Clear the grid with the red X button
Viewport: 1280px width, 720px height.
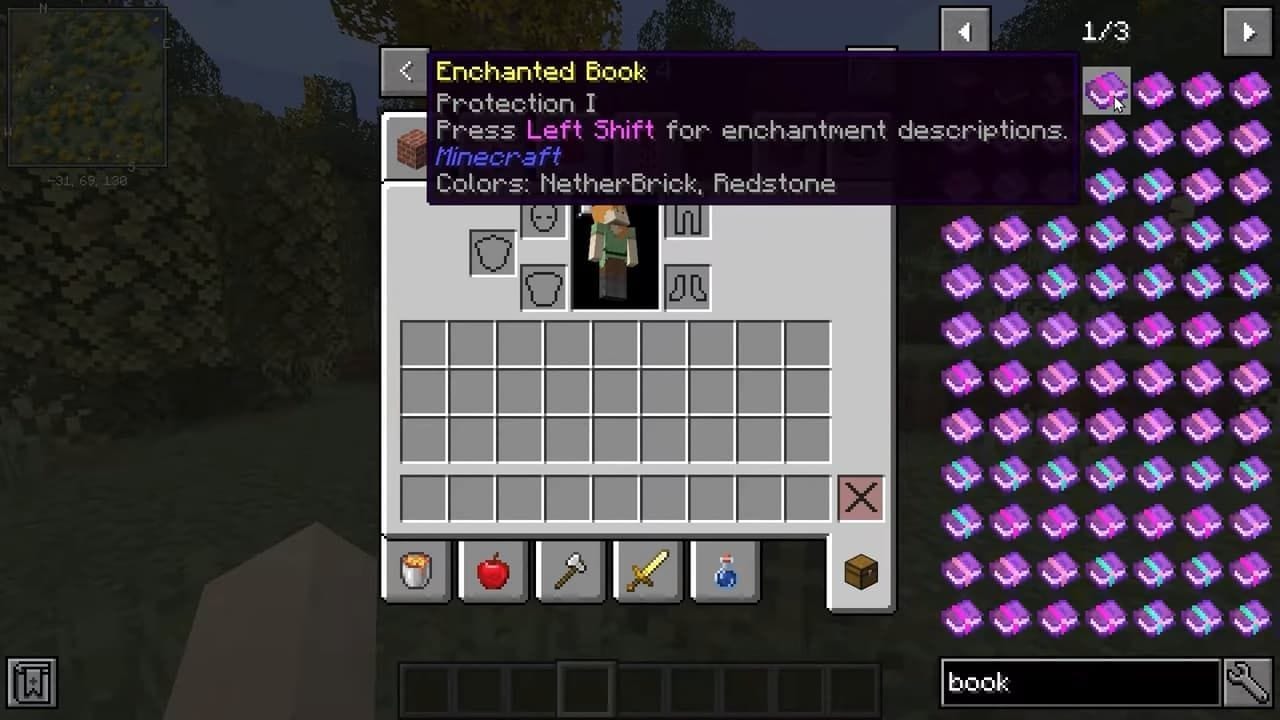[860, 497]
